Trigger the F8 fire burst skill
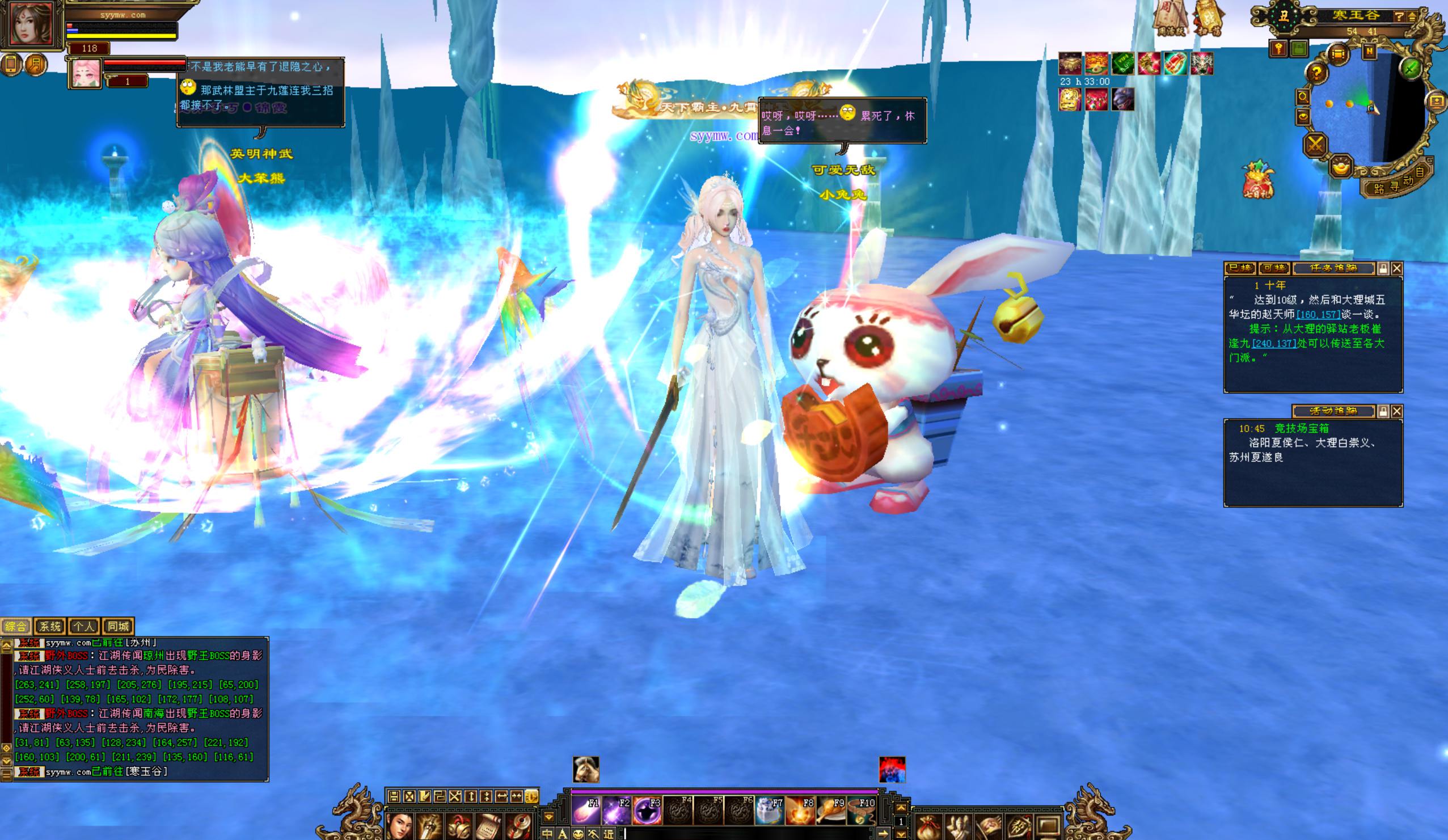Screen dimensions: 1448x840 pyautogui.click(x=800, y=811)
